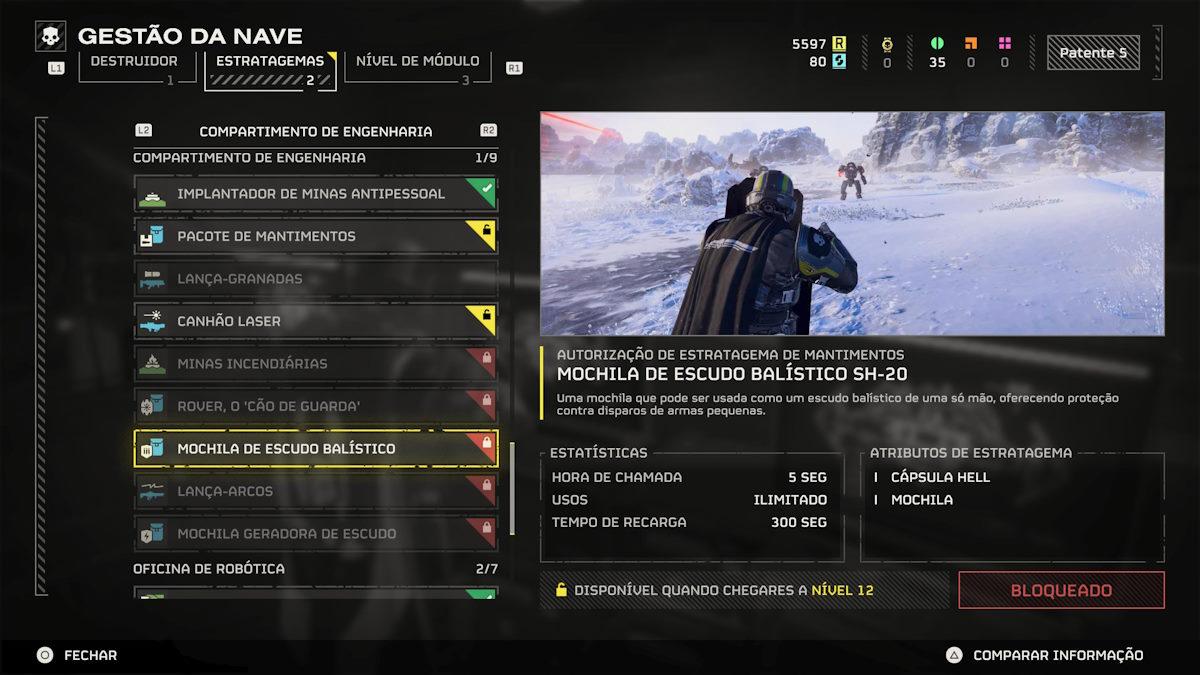Viewport: 1200px width, 675px height.
Task: Select Mochila Geradora de Escudo
Action: [315, 534]
